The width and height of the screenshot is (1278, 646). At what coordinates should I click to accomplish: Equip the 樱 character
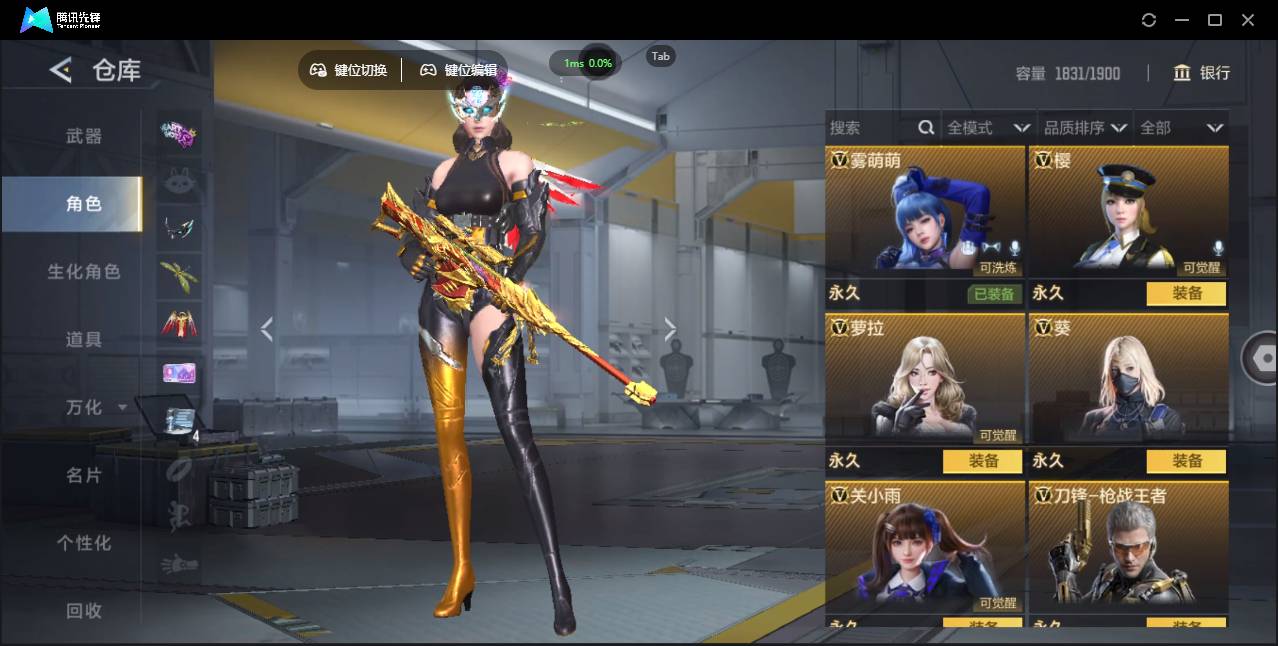point(1187,294)
